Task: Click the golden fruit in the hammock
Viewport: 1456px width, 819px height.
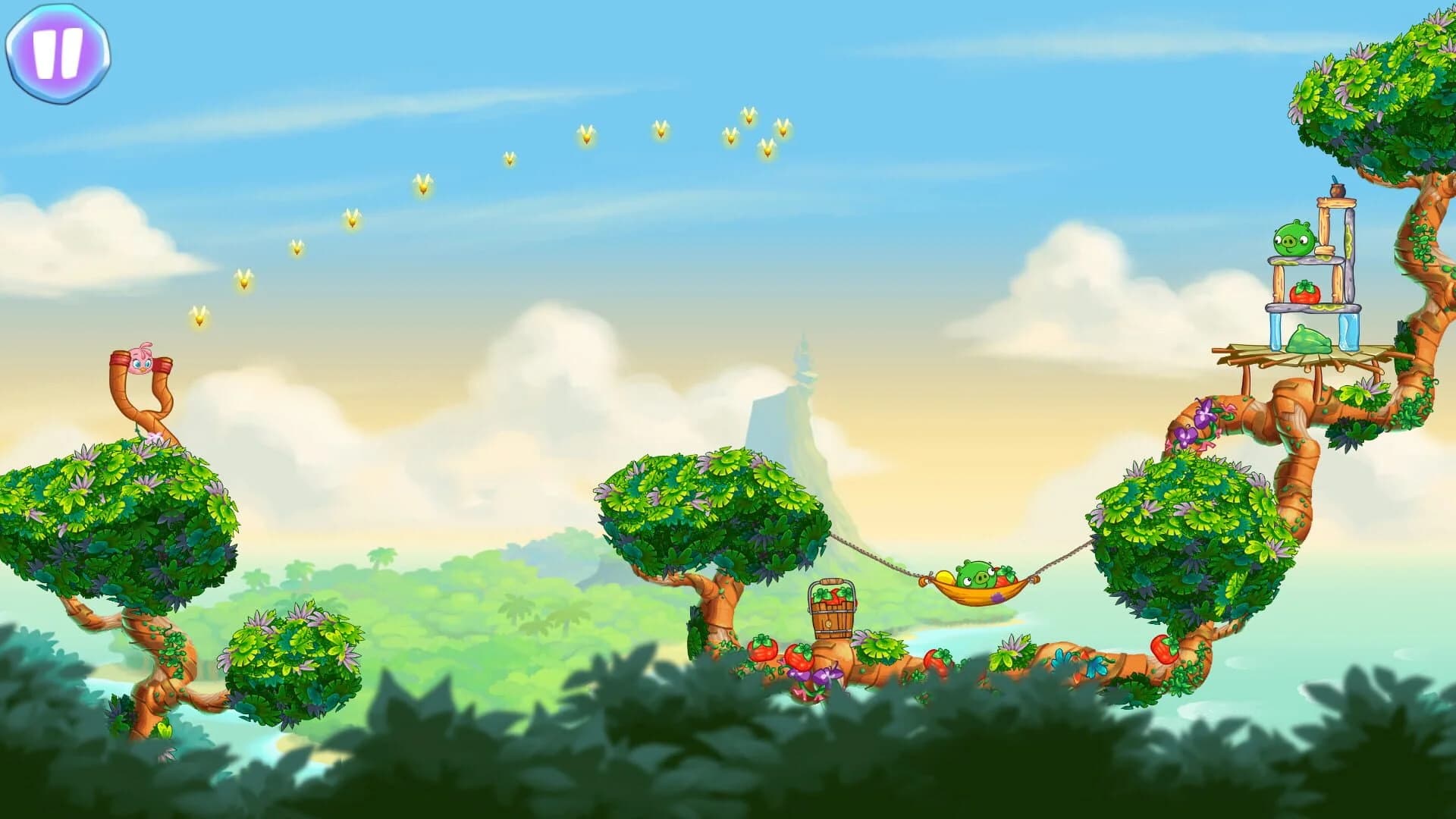Action: click(945, 576)
